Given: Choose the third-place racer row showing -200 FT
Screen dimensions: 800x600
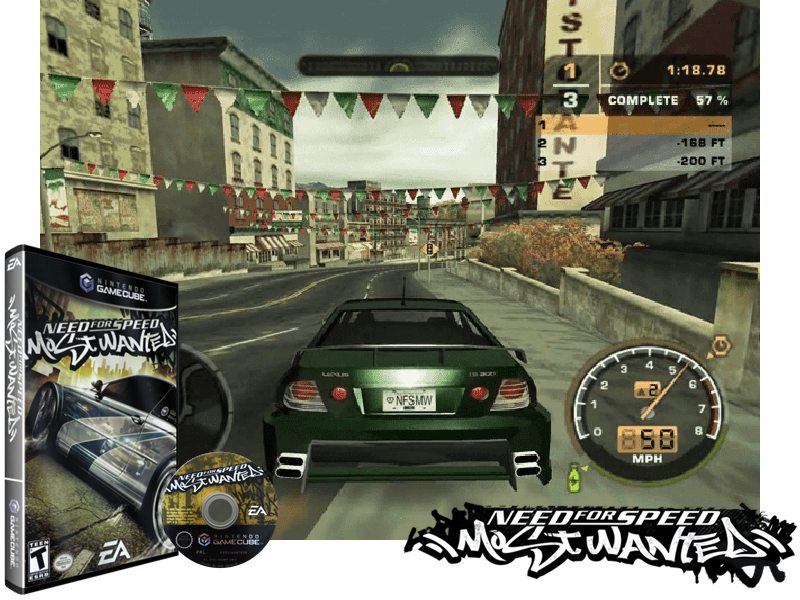Looking at the screenshot, I should (x=635, y=160).
